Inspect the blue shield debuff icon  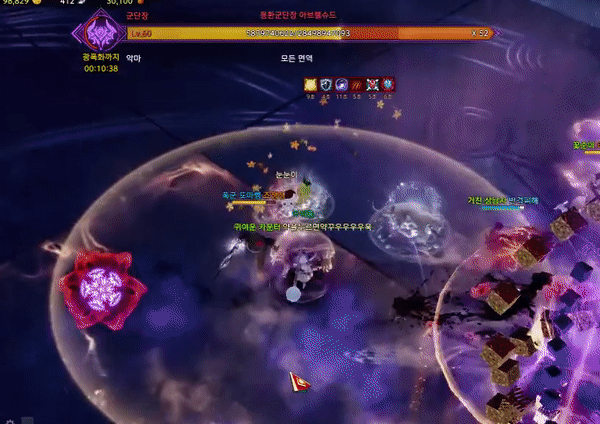point(326,85)
